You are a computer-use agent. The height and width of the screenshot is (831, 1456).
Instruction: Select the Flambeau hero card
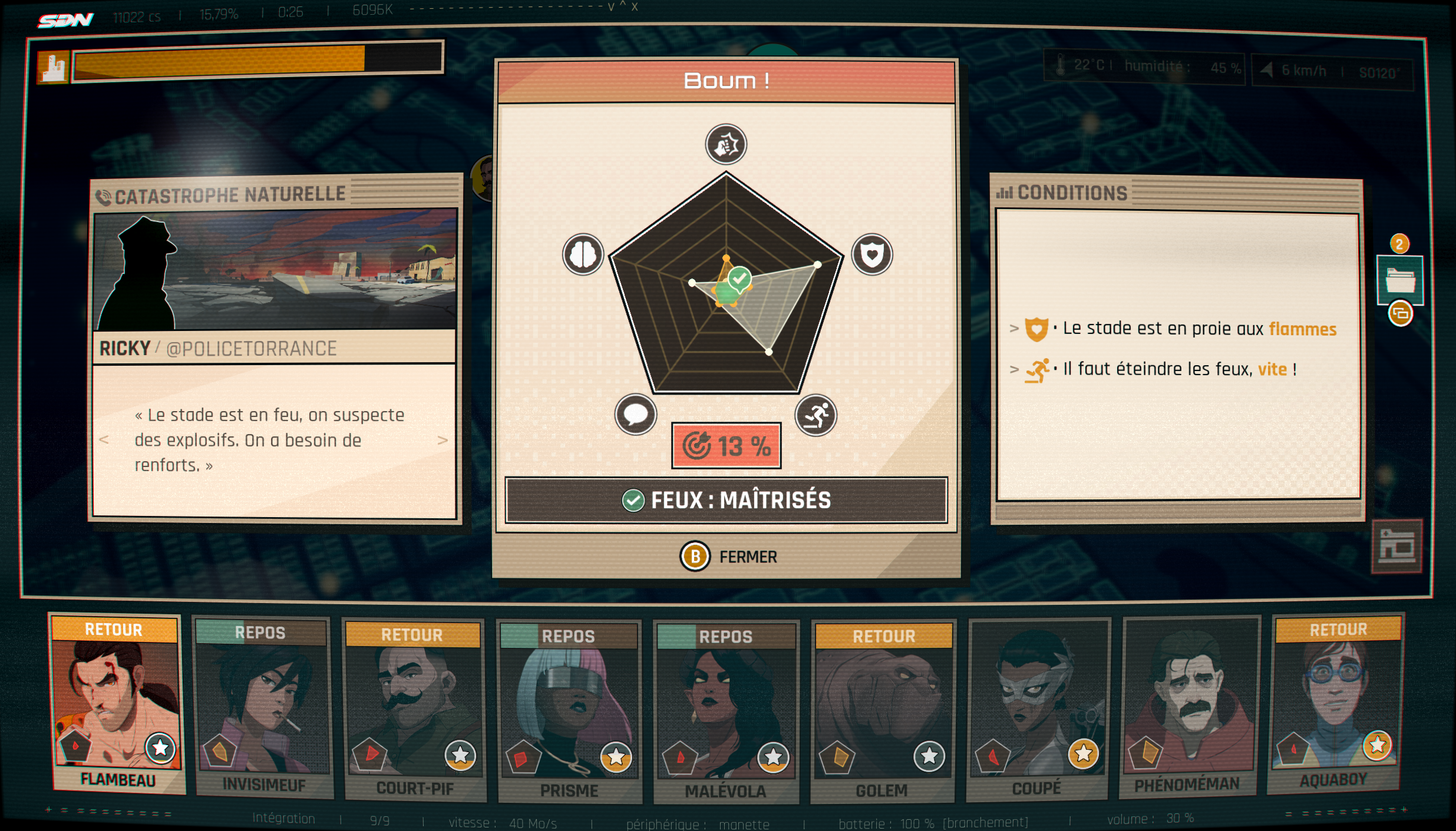click(x=117, y=704)
